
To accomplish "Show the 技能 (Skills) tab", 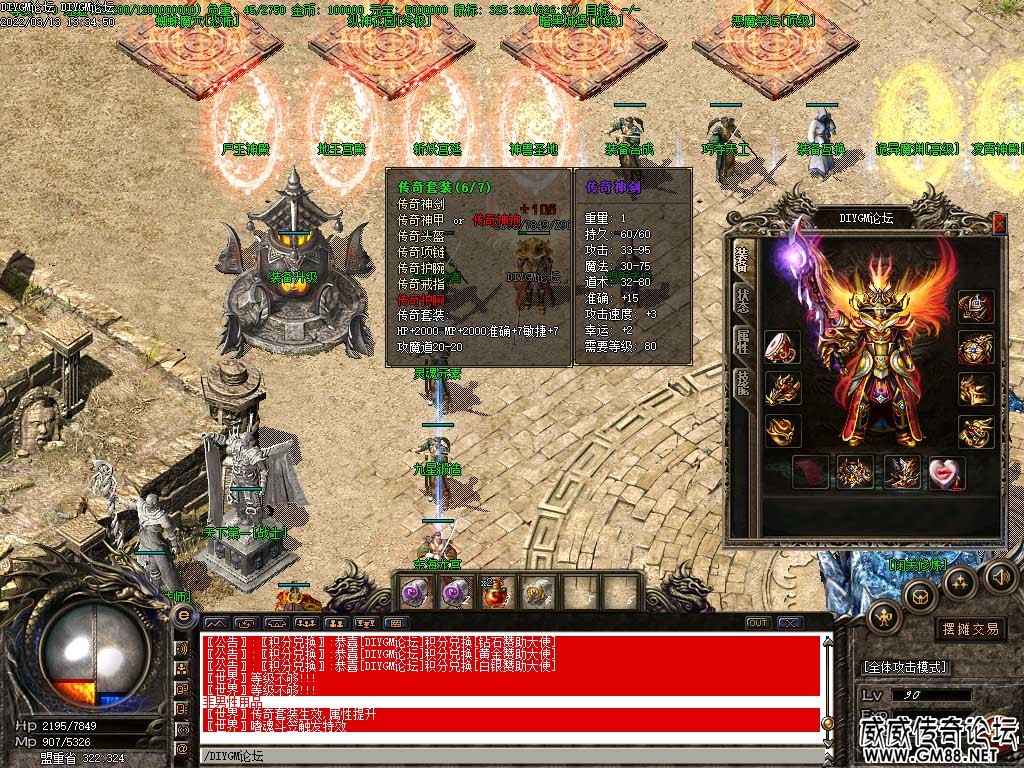I will 741,384.
